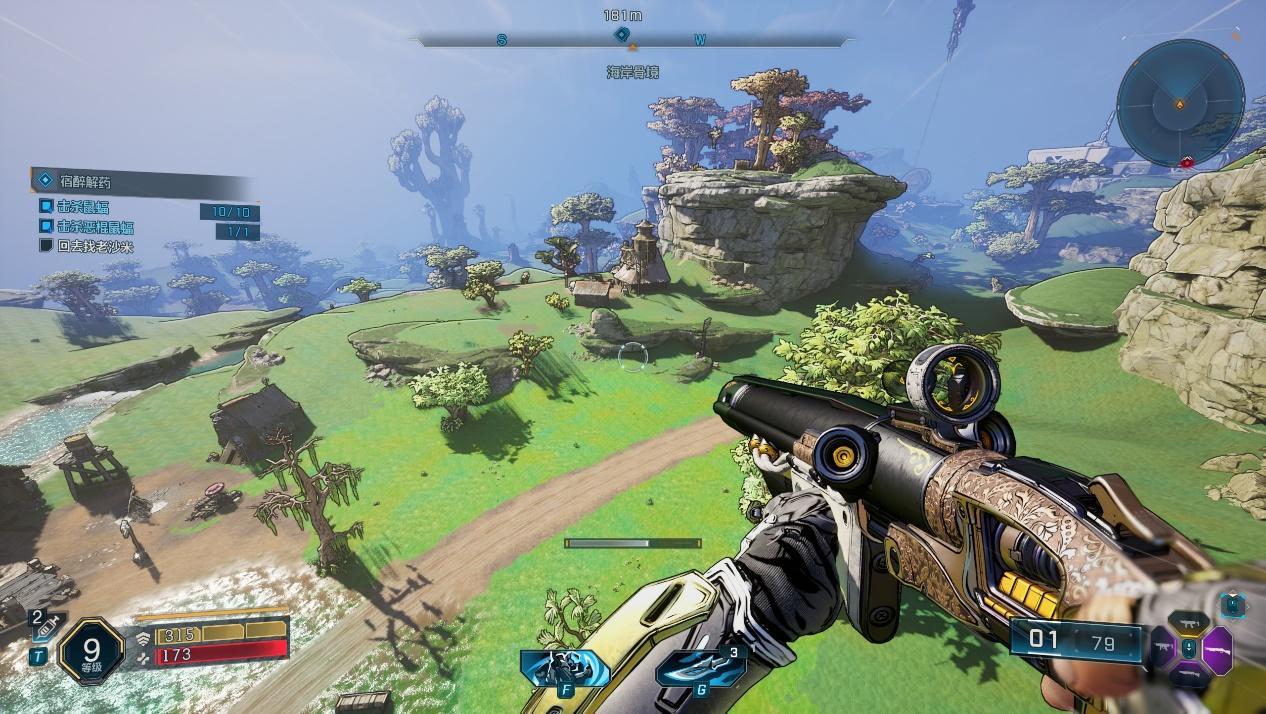Select the 击杀恶棍鼠蝠 objective entry
1266x714 pixels.
(x=94, y=227)
